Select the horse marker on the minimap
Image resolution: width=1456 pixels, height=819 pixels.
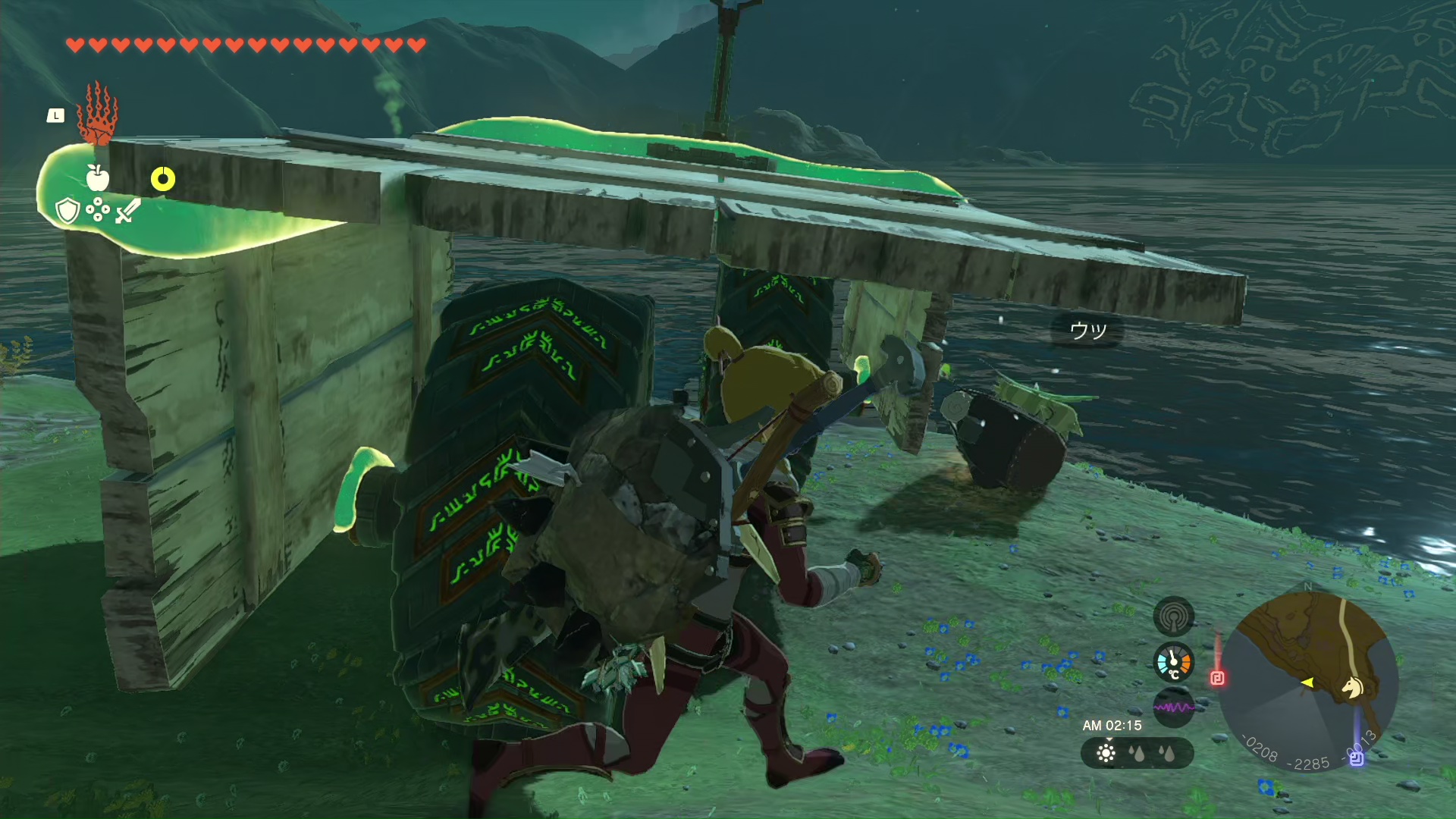1352,687
